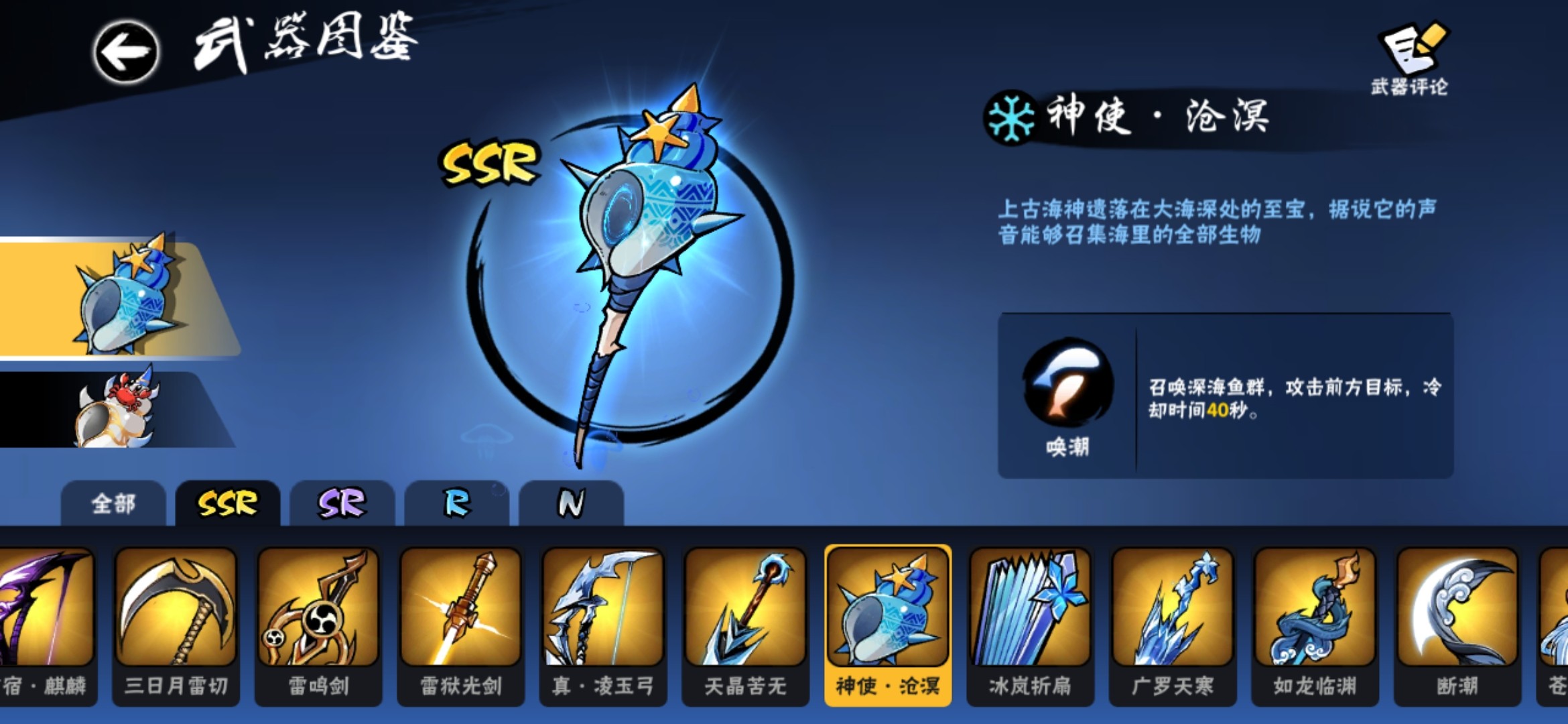View the 天晶苦无 weapon tile

[745, 625]
